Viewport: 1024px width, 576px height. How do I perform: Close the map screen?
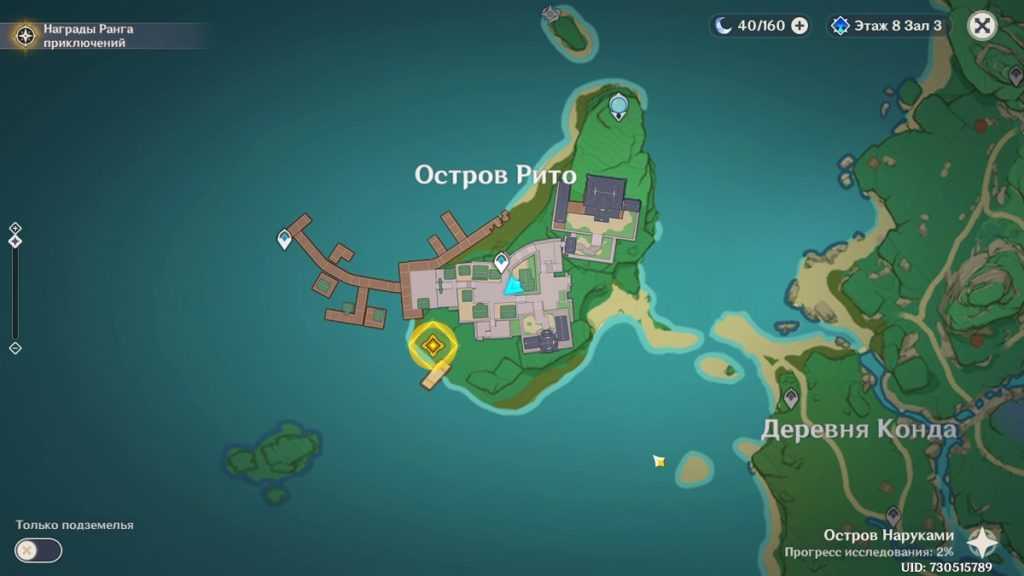point(983,26)
